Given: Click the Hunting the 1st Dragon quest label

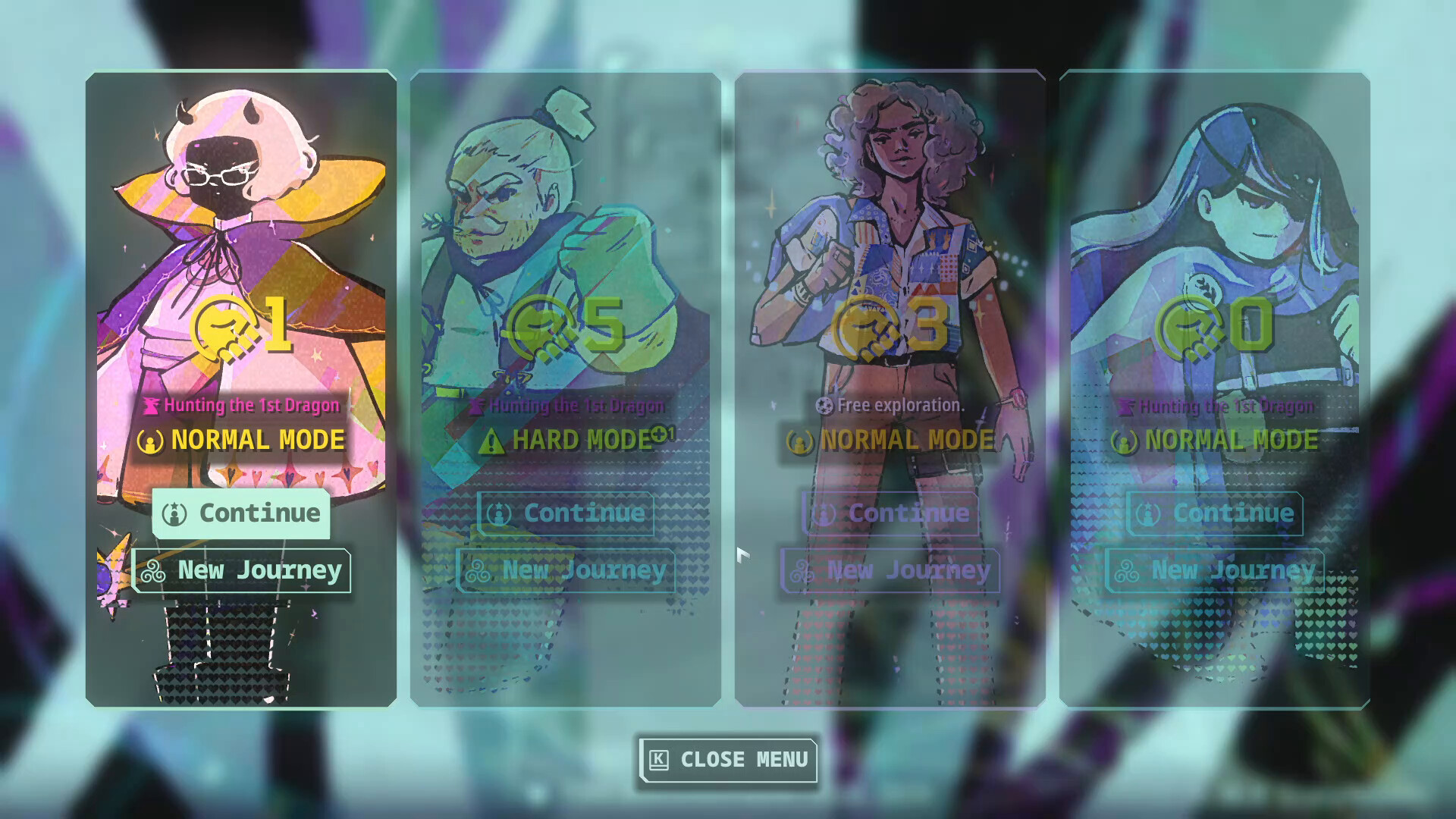Looking at the screenshot, I should click(250, 406).
